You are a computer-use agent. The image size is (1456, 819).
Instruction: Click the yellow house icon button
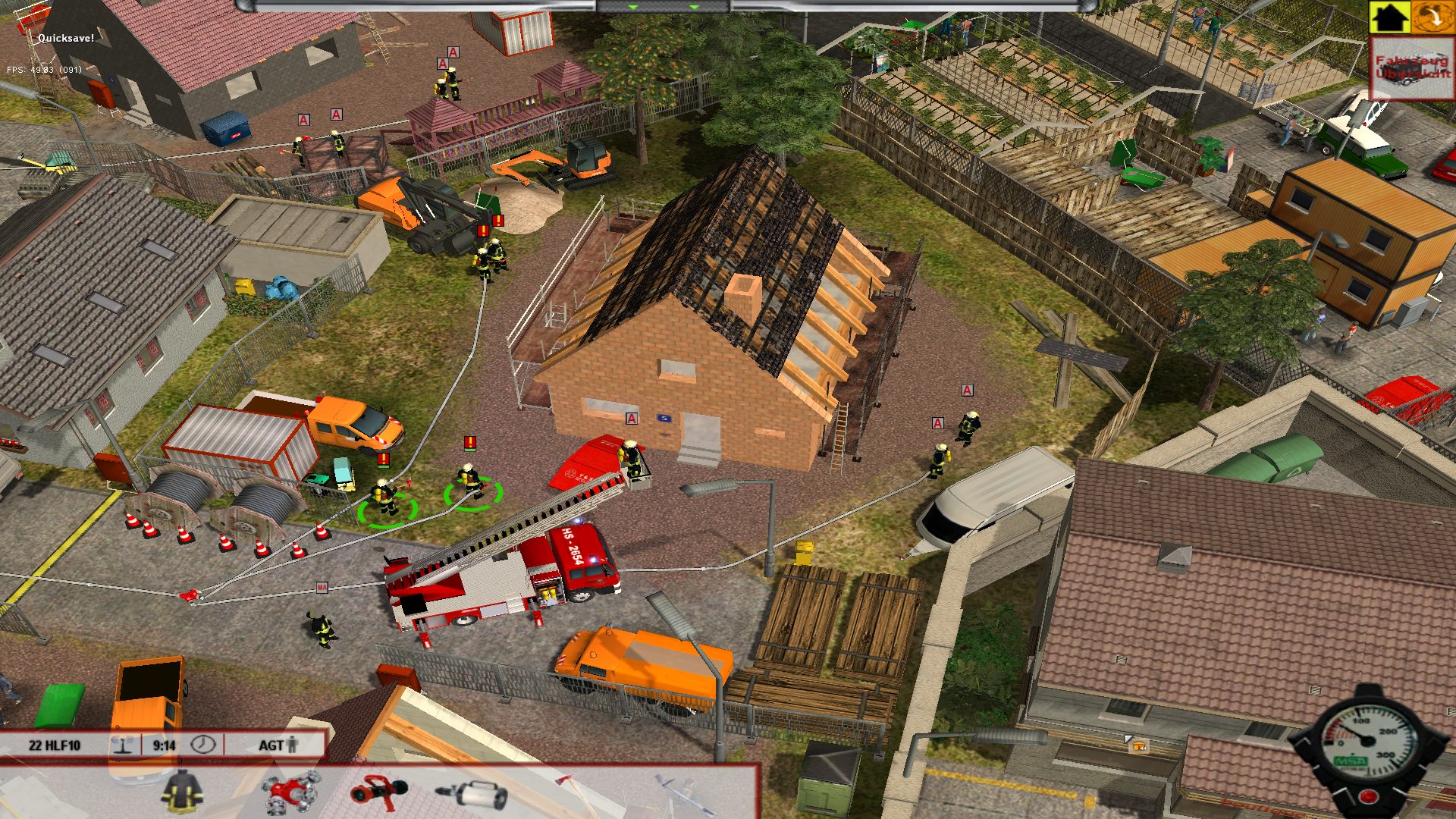(1389, 17)
